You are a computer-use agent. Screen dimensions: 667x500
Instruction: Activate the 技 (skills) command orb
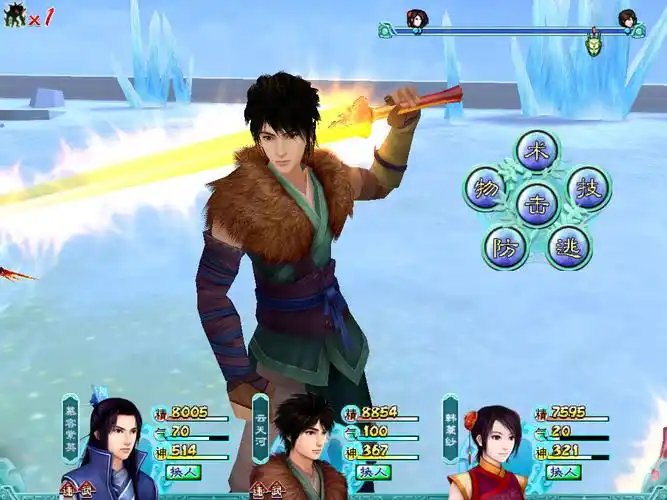click(x=590, y=188)
